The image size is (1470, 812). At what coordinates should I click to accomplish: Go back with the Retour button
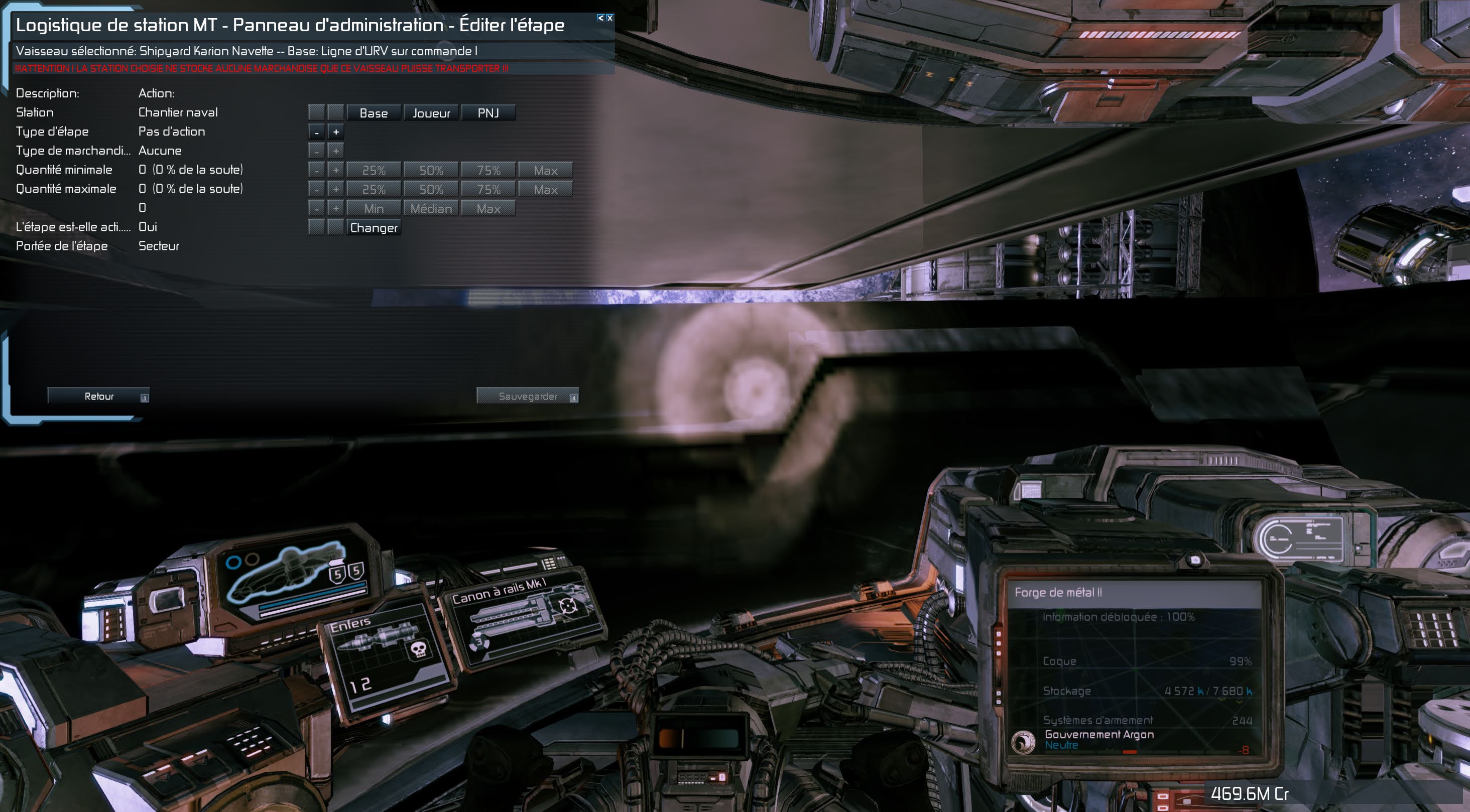click(x=99, y=396)
